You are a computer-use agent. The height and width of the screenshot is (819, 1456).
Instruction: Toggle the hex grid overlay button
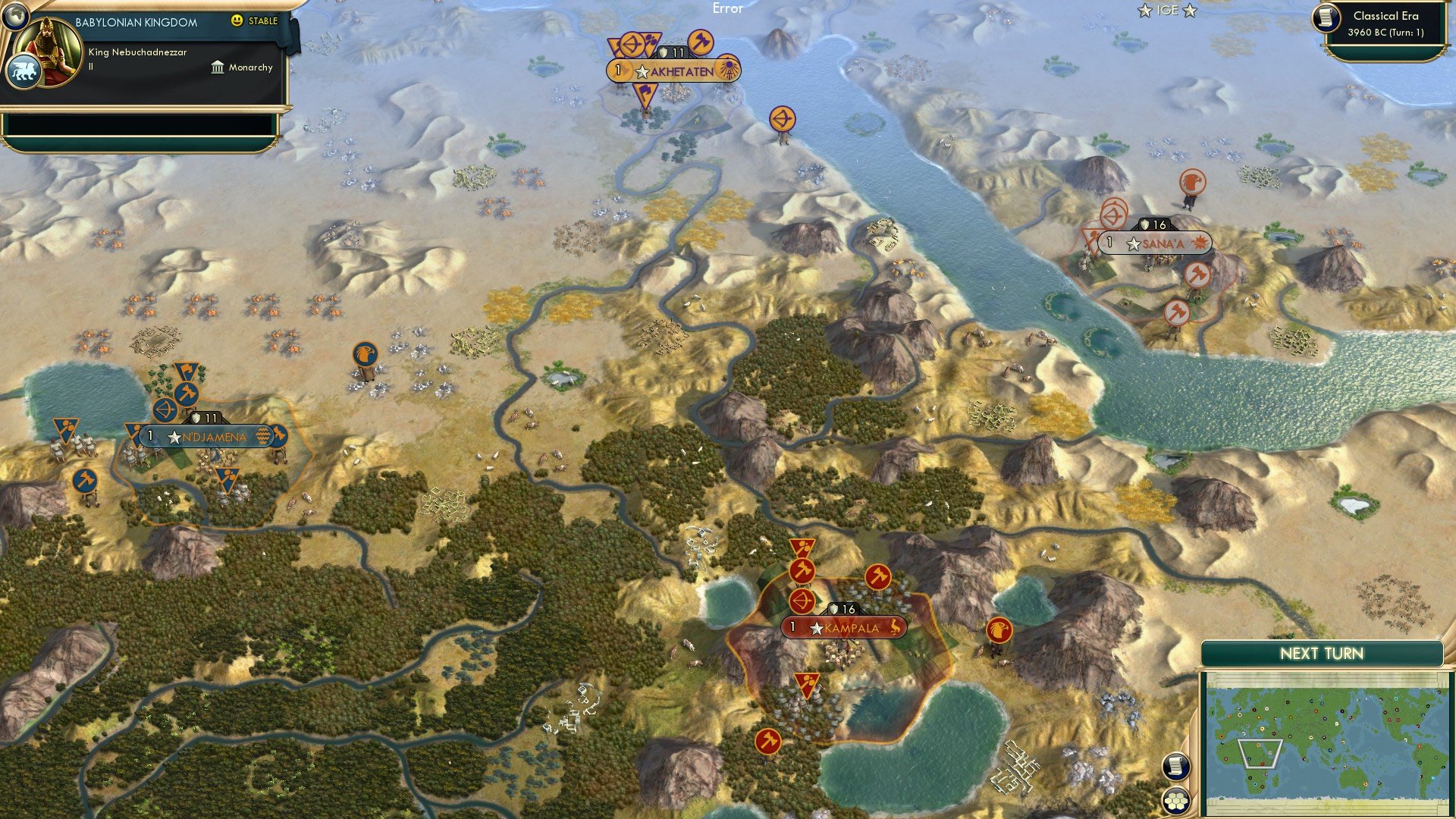pyautogui.click(x=1176, y=799)
